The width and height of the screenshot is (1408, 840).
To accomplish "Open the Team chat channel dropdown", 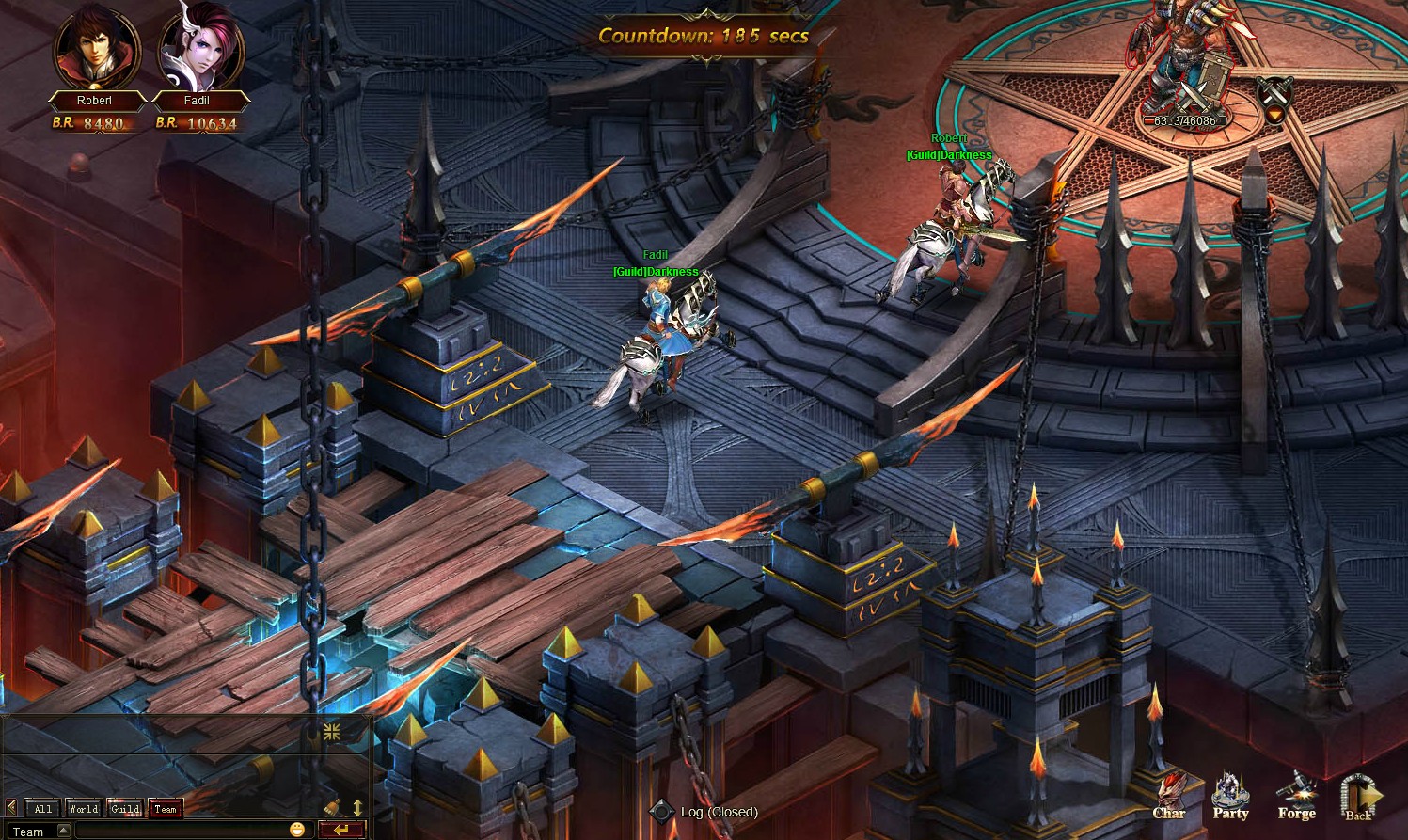I will [x=63, y=830].
